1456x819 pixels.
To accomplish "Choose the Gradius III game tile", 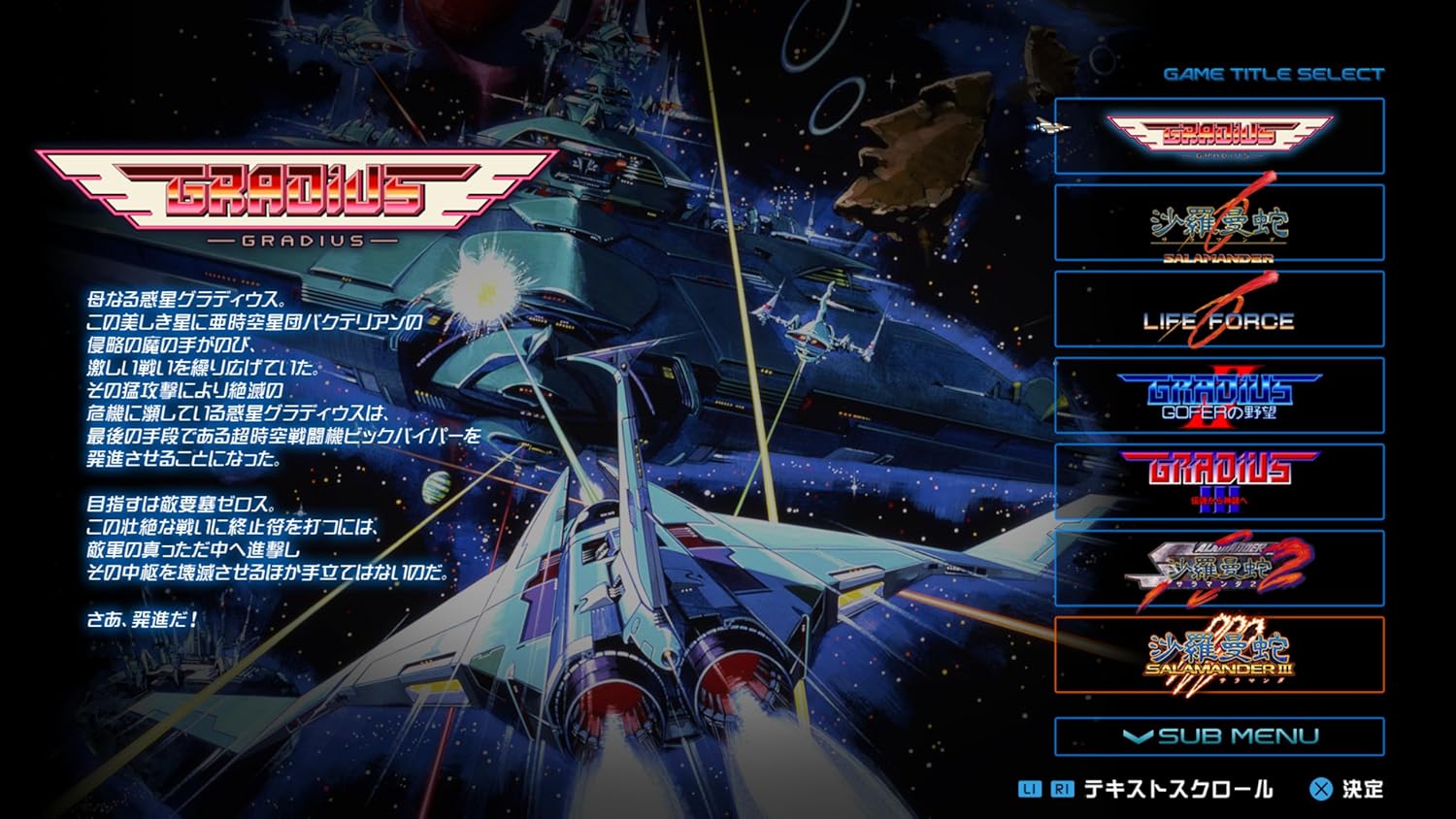I will (1219, 481).
